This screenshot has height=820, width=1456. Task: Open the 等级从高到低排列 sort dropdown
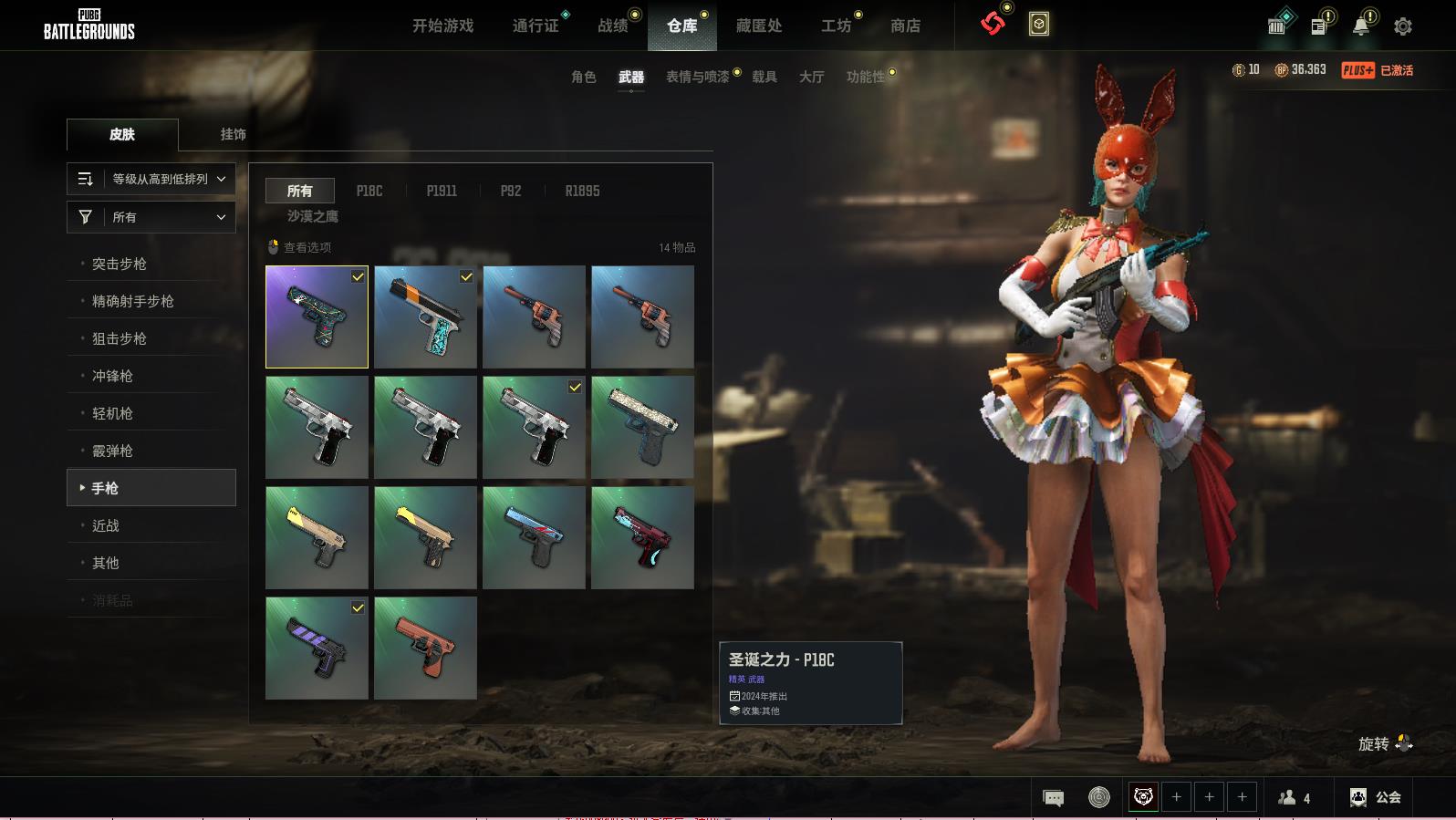(x=151, y=179)
